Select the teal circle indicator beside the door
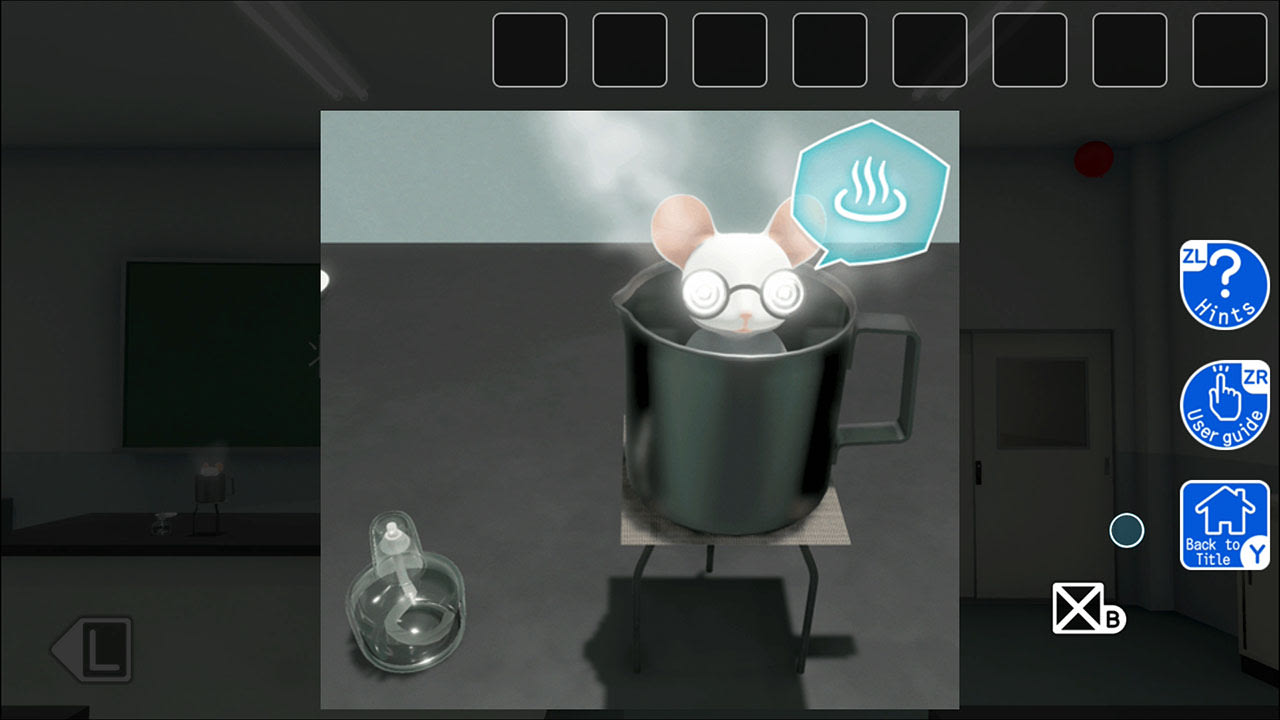 [x=1126, y=532]
